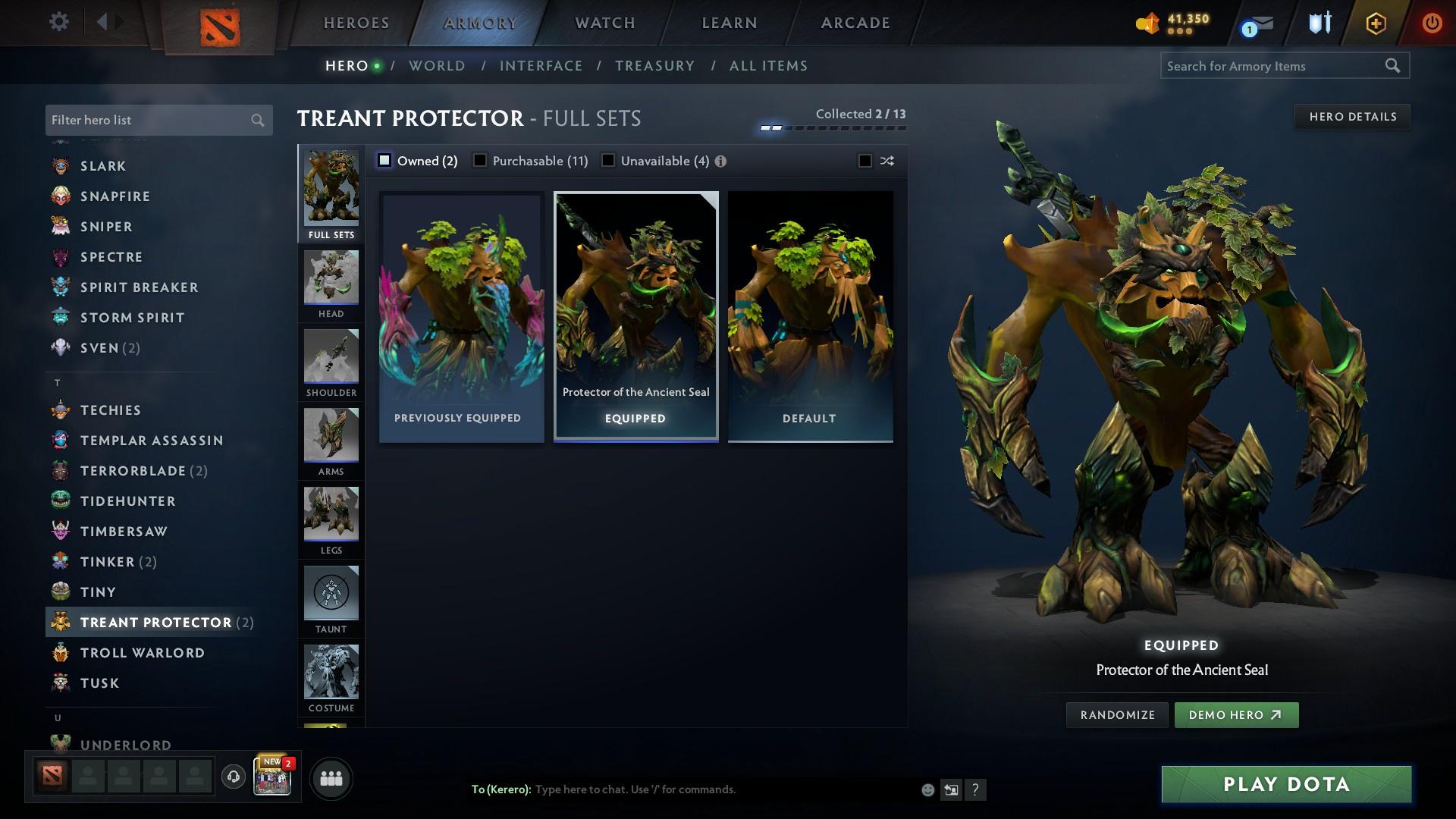The width and height of the screenshot is (1456, 819).
Task: Open the emoticon picker in chat
Action: (x=927, y=789)
